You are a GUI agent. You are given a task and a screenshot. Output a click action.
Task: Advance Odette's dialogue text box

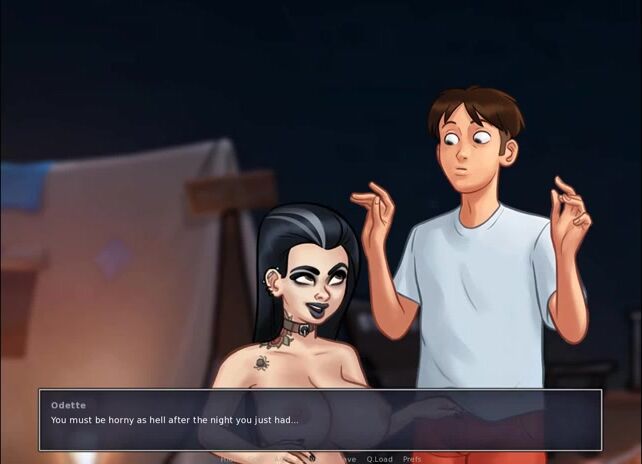(320, 420)
